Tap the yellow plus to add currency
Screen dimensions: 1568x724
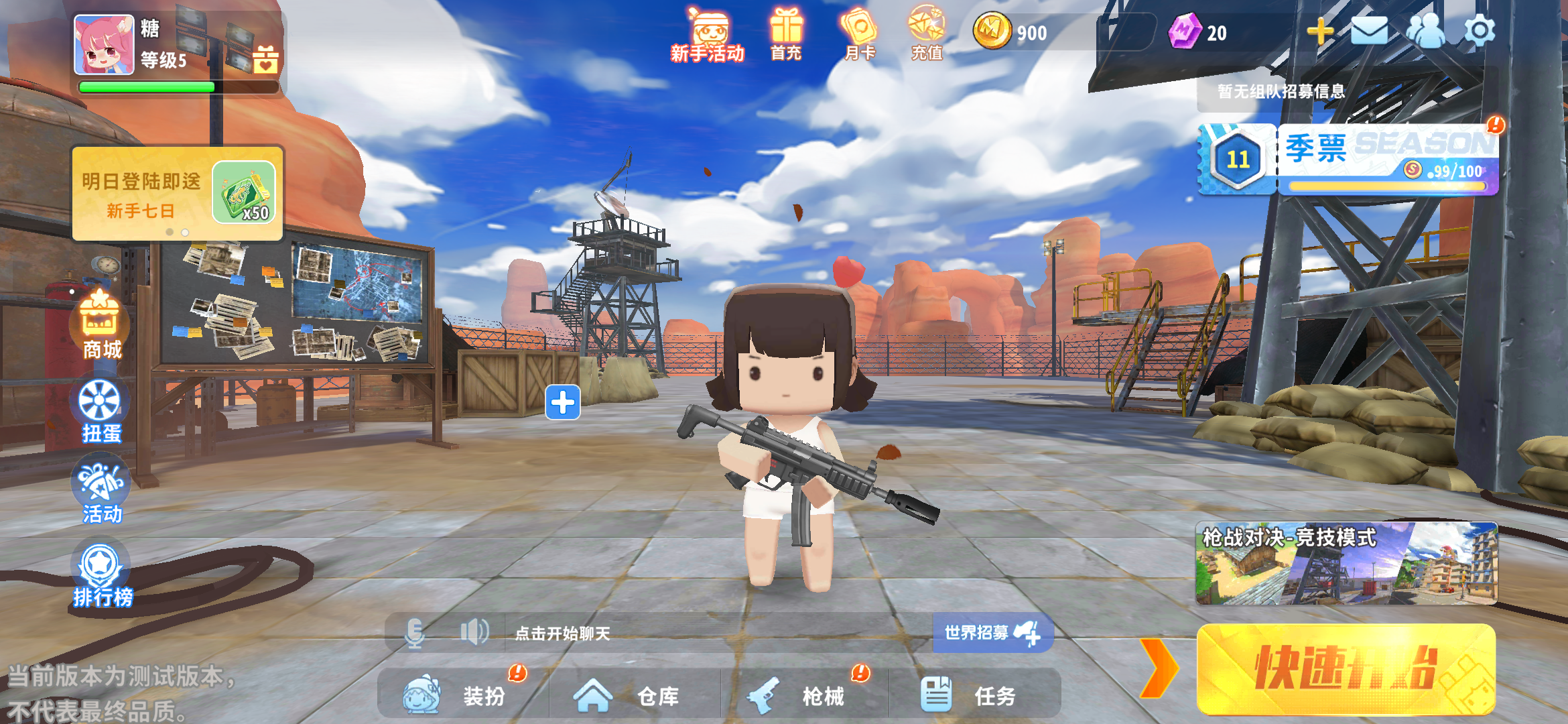tap(1320, 31)
